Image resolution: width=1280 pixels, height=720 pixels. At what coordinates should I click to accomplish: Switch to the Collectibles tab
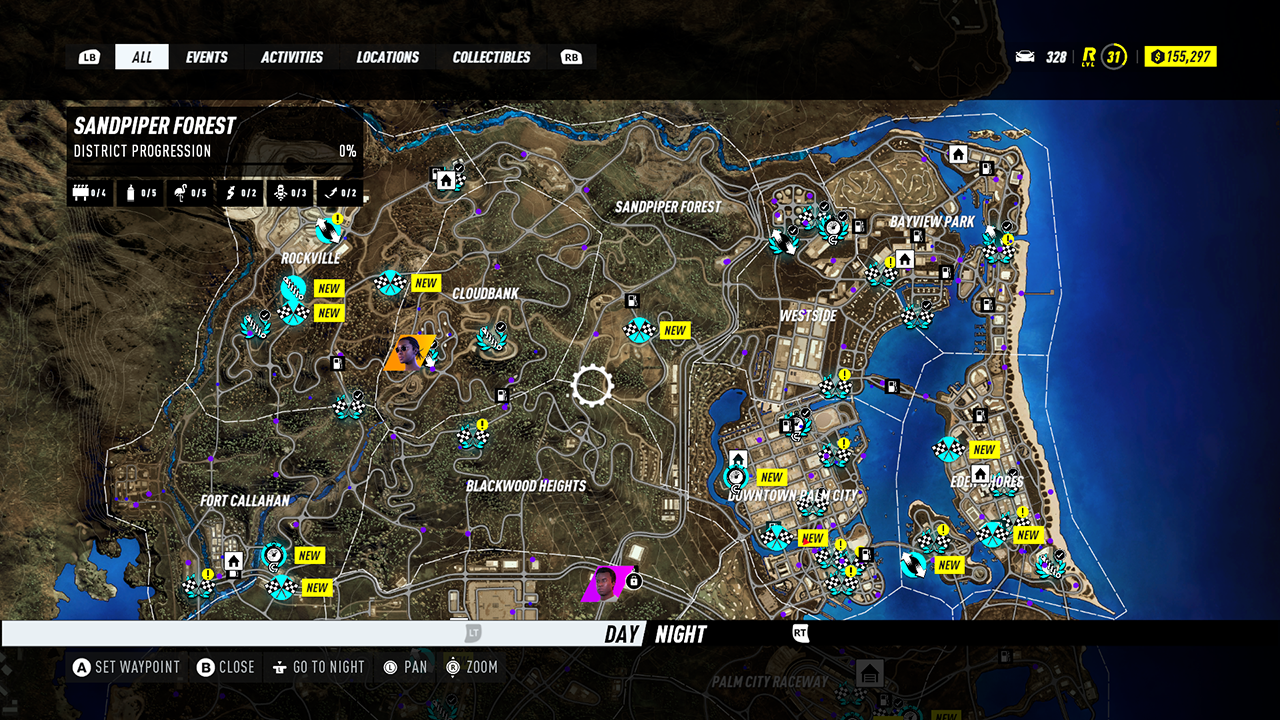491,57
